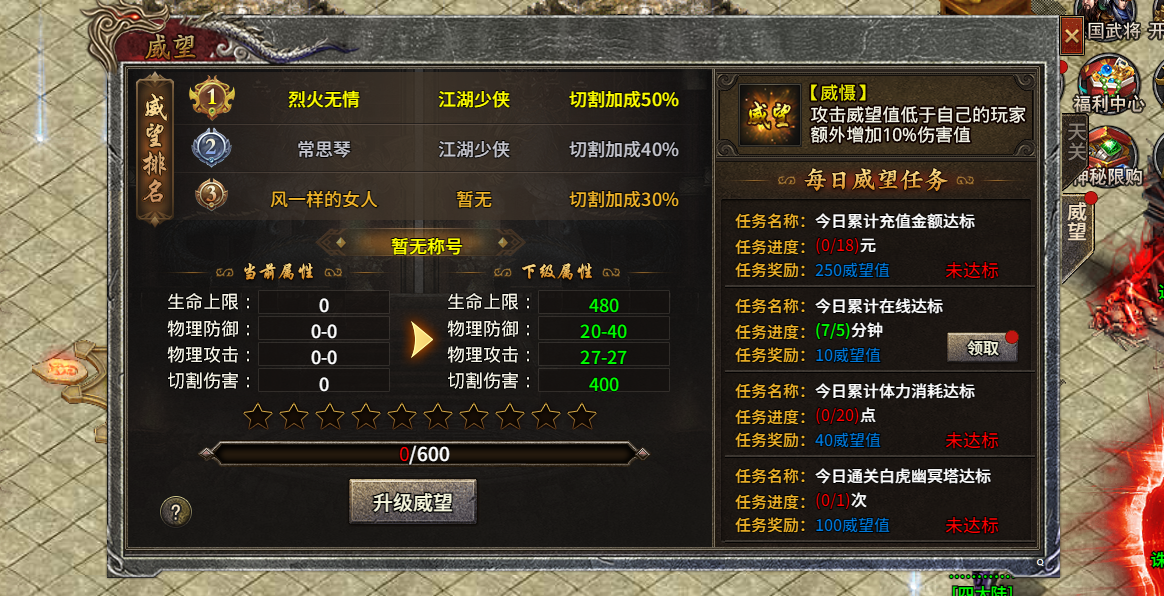1164x596 pixels.
Task: Select the 威望 side tab
Action: (x=1077, y=222)
